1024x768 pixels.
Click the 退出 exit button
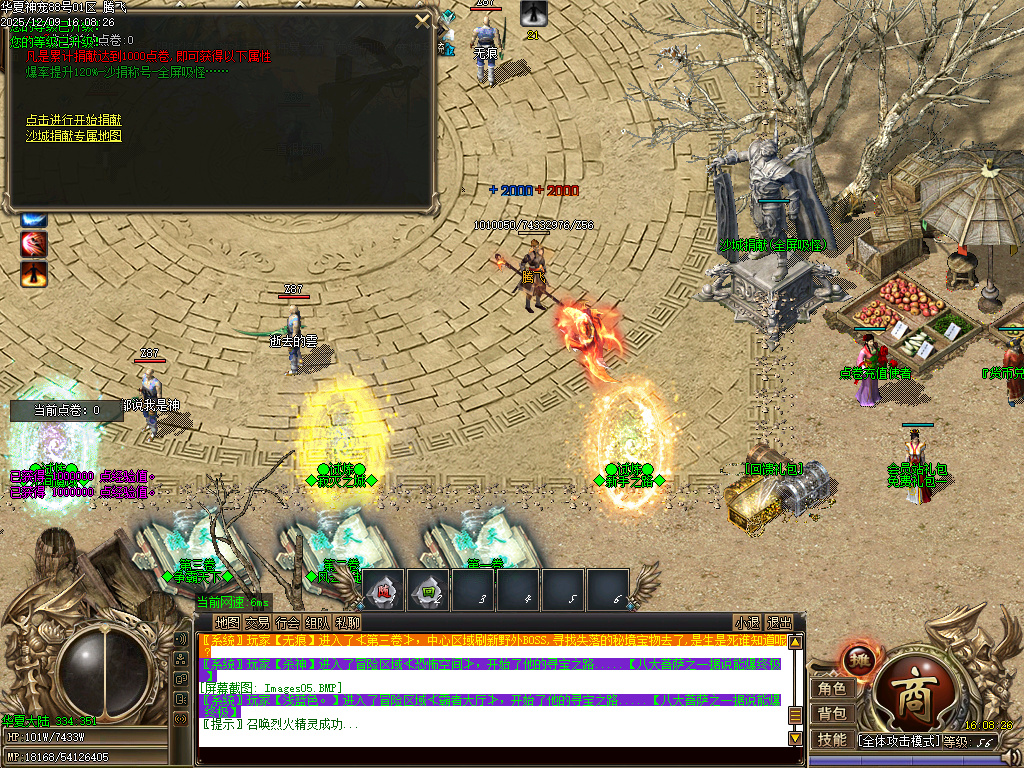point(779,622)
